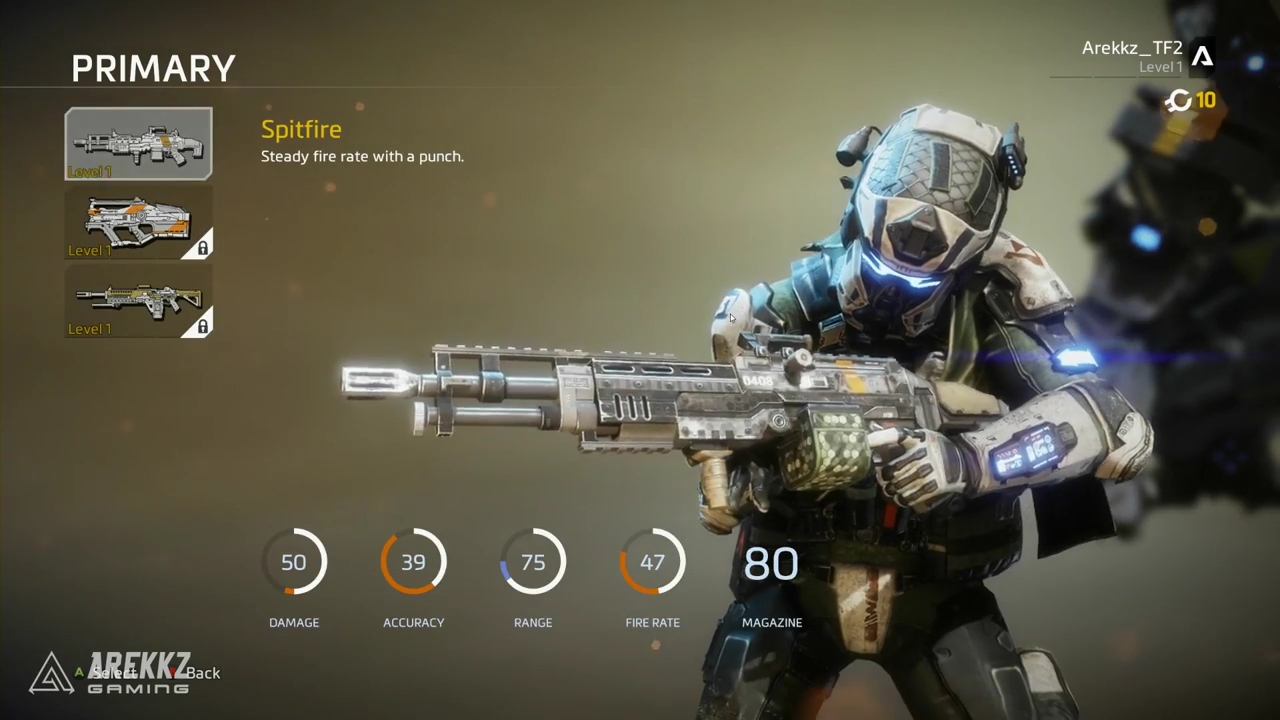
Task: Select the Spitfire weapon thumbnail
Action: tap(138, 143)
